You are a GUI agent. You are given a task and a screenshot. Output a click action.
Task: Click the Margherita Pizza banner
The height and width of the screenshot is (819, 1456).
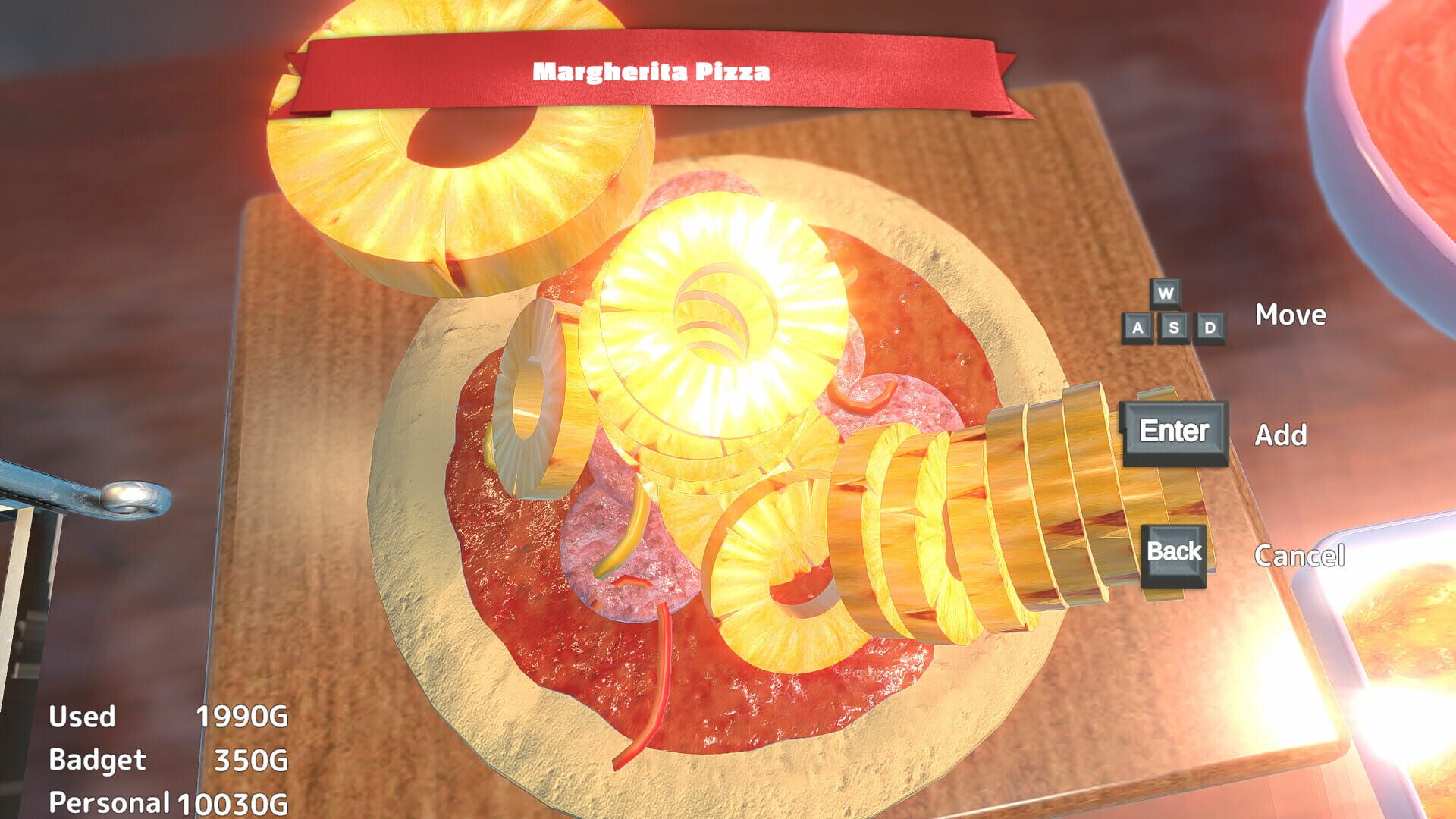651,73
